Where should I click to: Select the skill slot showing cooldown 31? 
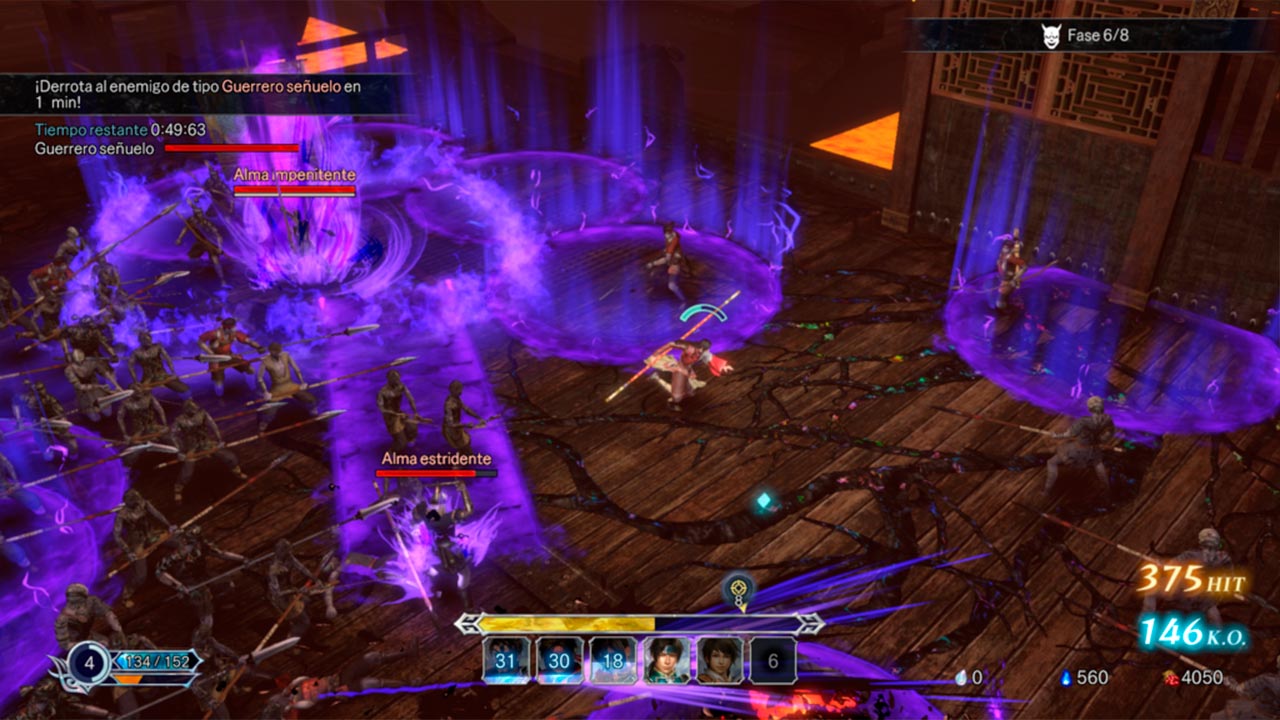(x=506, y=660)
